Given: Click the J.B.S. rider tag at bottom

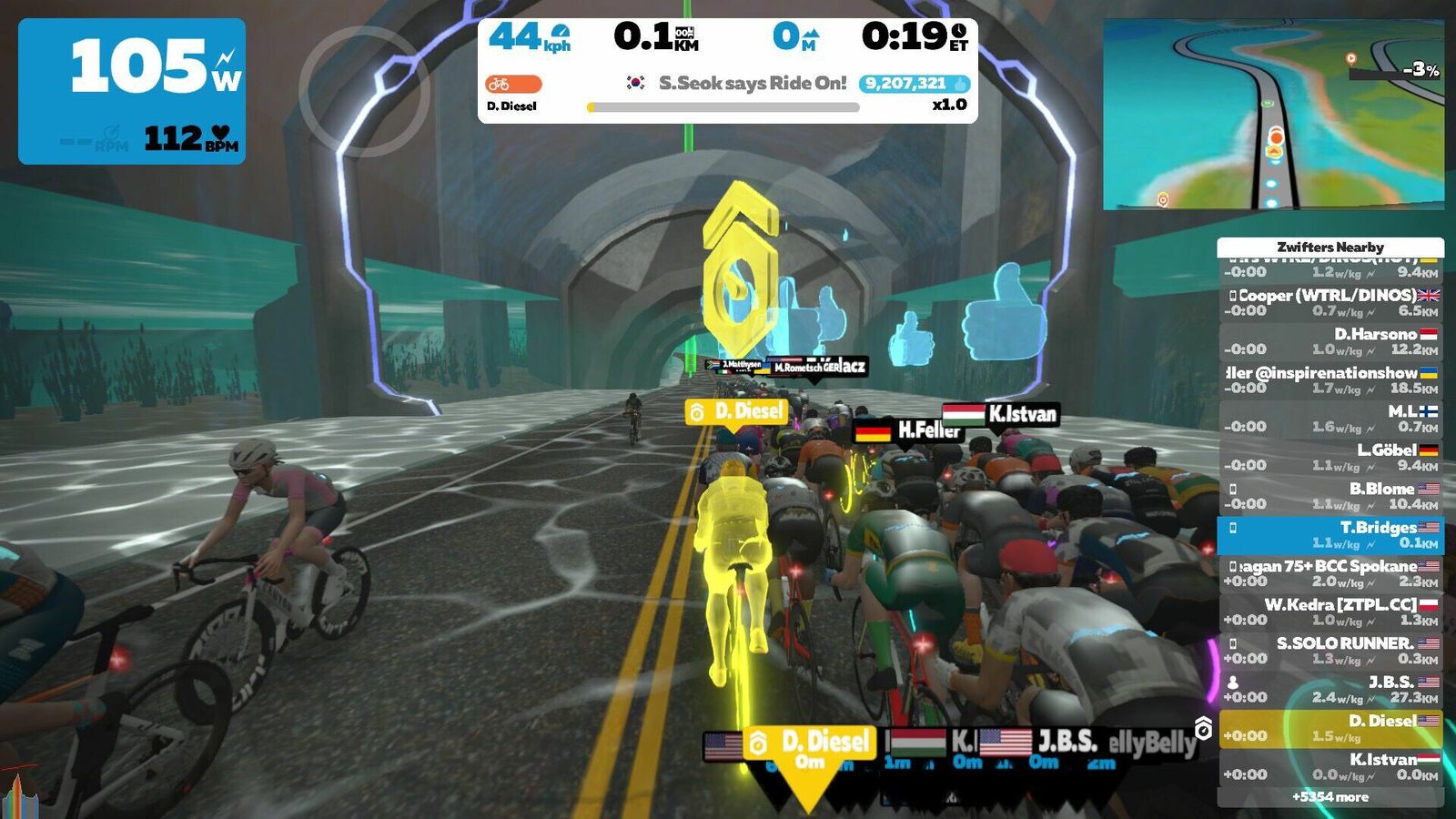Looking at the screenshot, I should click(1067, 743).
